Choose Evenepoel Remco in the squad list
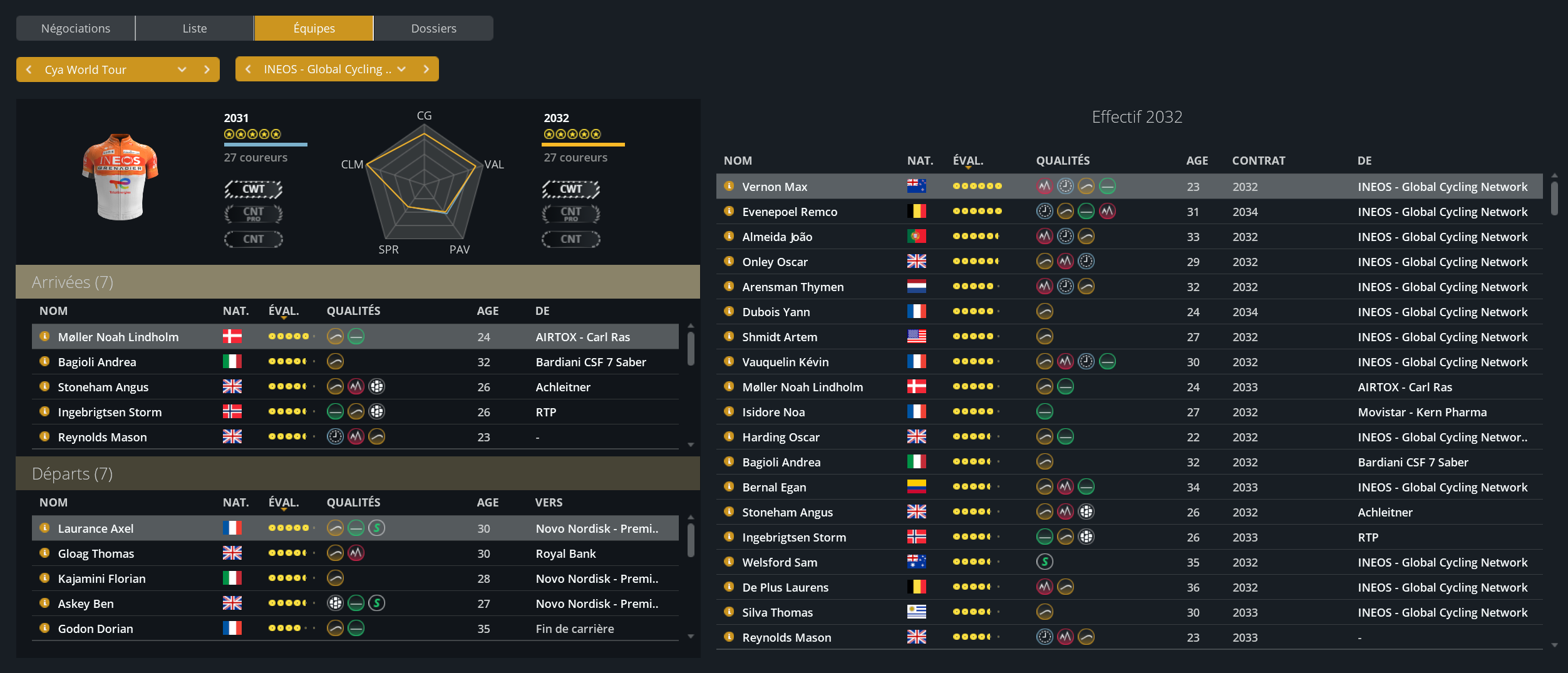The width and height of the screenshot is (1568, 673). (789, 212)
